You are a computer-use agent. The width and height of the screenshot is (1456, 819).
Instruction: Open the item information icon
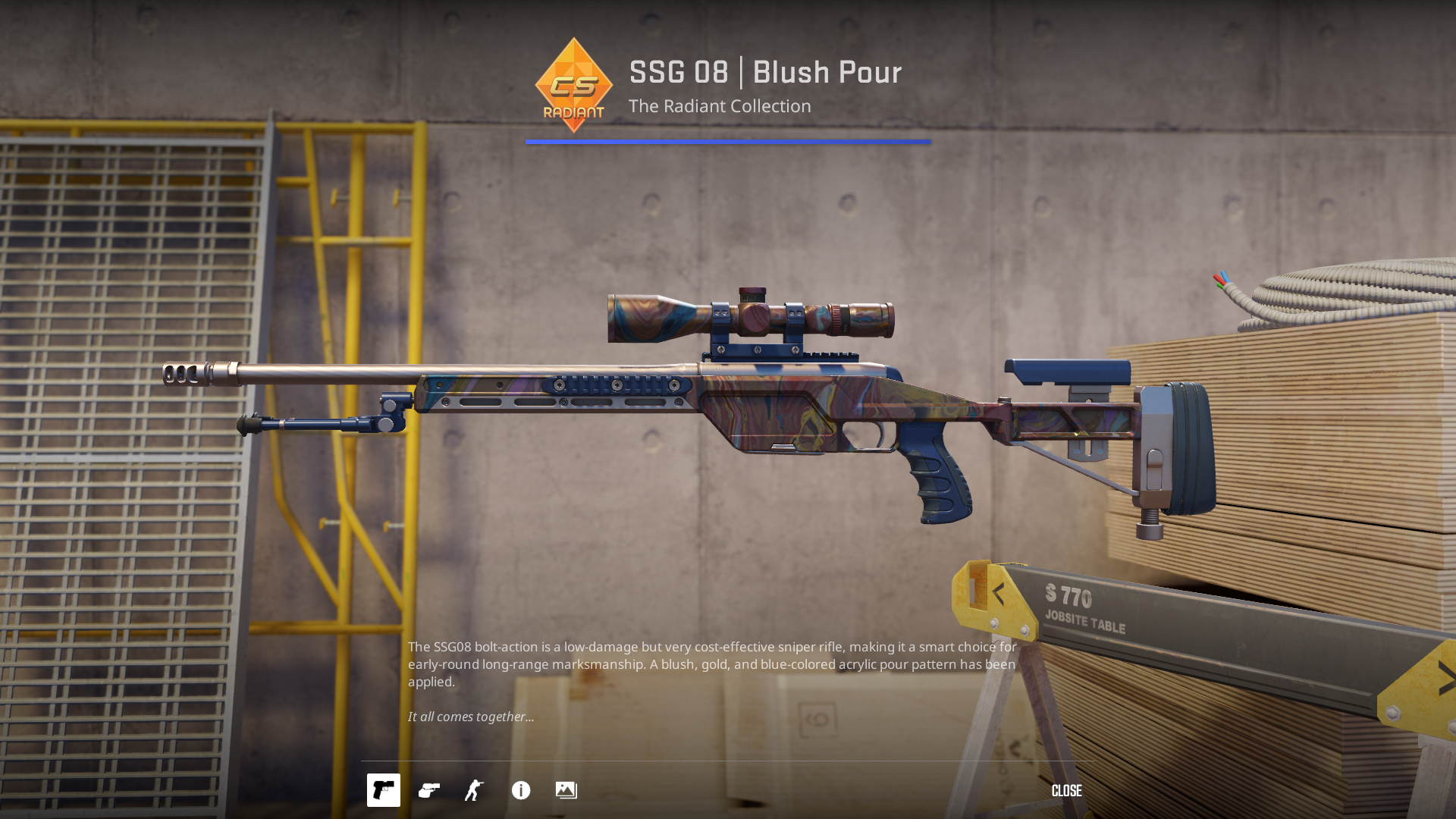[521, 790]
